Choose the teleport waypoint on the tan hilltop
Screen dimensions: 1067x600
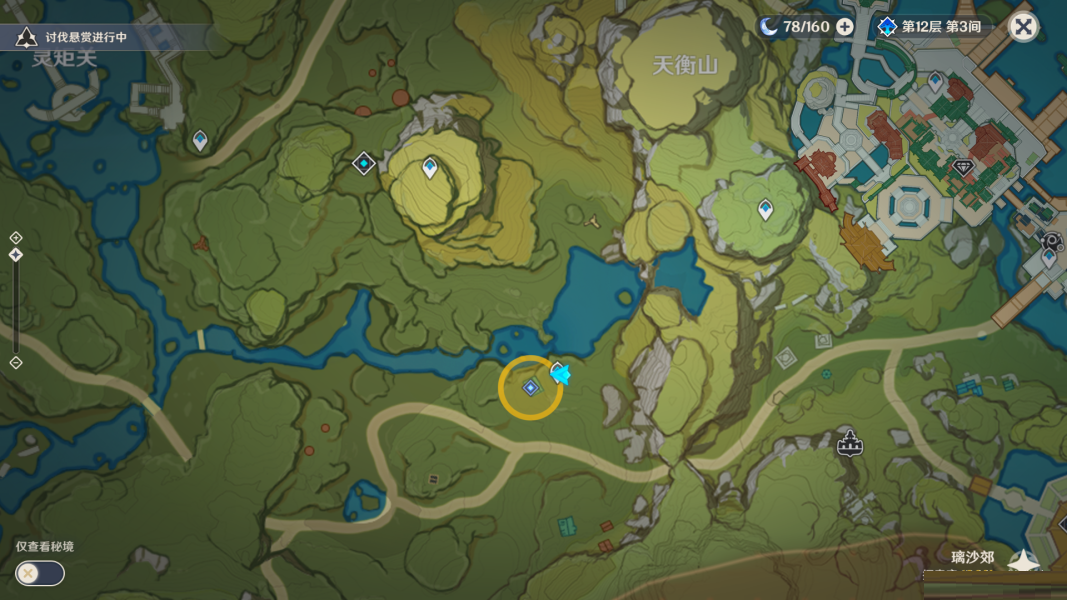pyautogui.click(x=430, y=167)
